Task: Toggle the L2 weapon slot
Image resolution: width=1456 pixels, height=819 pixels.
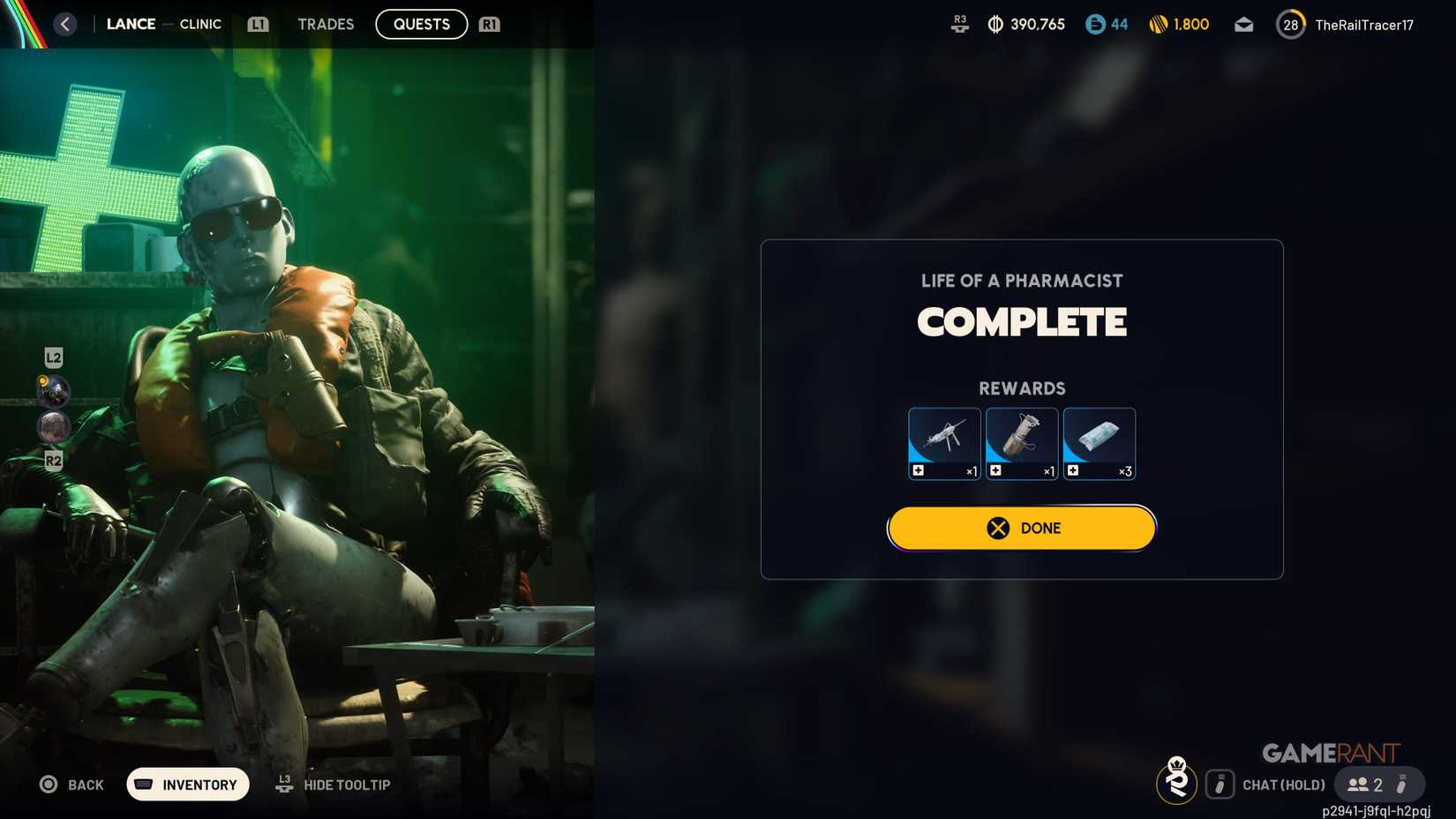Action: point(55,357)
